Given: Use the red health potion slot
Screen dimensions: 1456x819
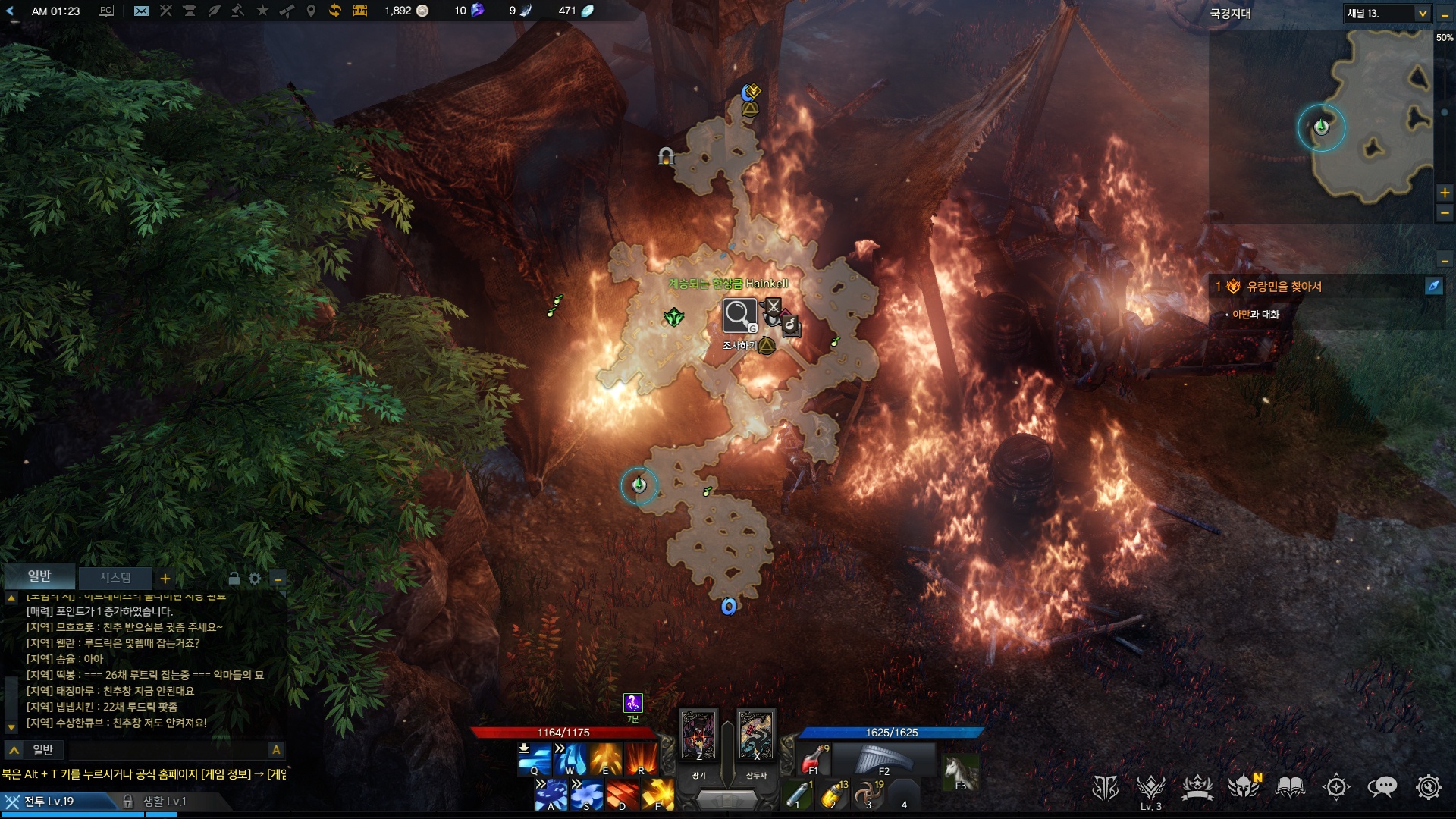Looking at the screenshot, I should click(814, 759).
